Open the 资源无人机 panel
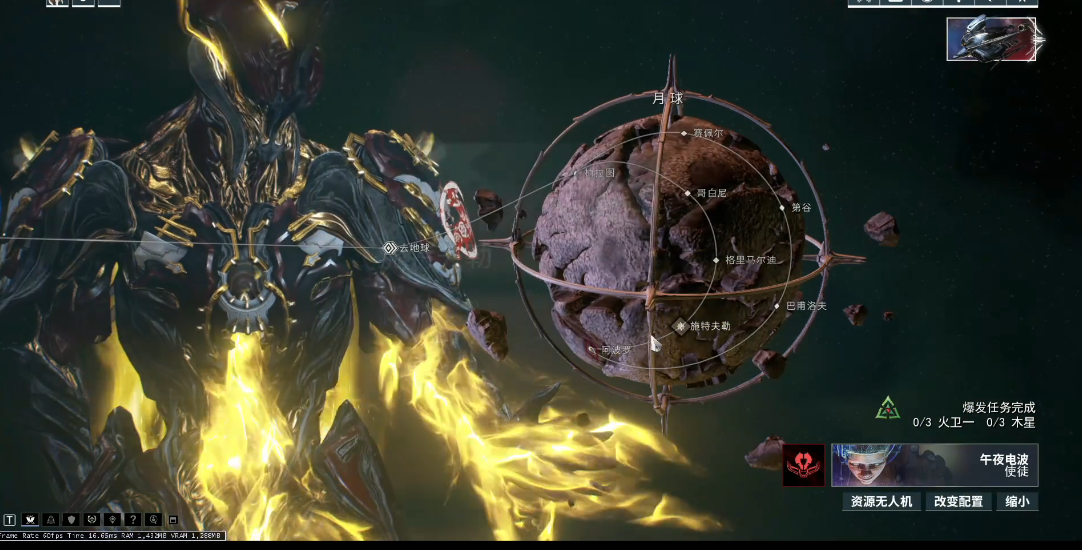The width and height of the screenshot is (1082, 550). point(881,502)
